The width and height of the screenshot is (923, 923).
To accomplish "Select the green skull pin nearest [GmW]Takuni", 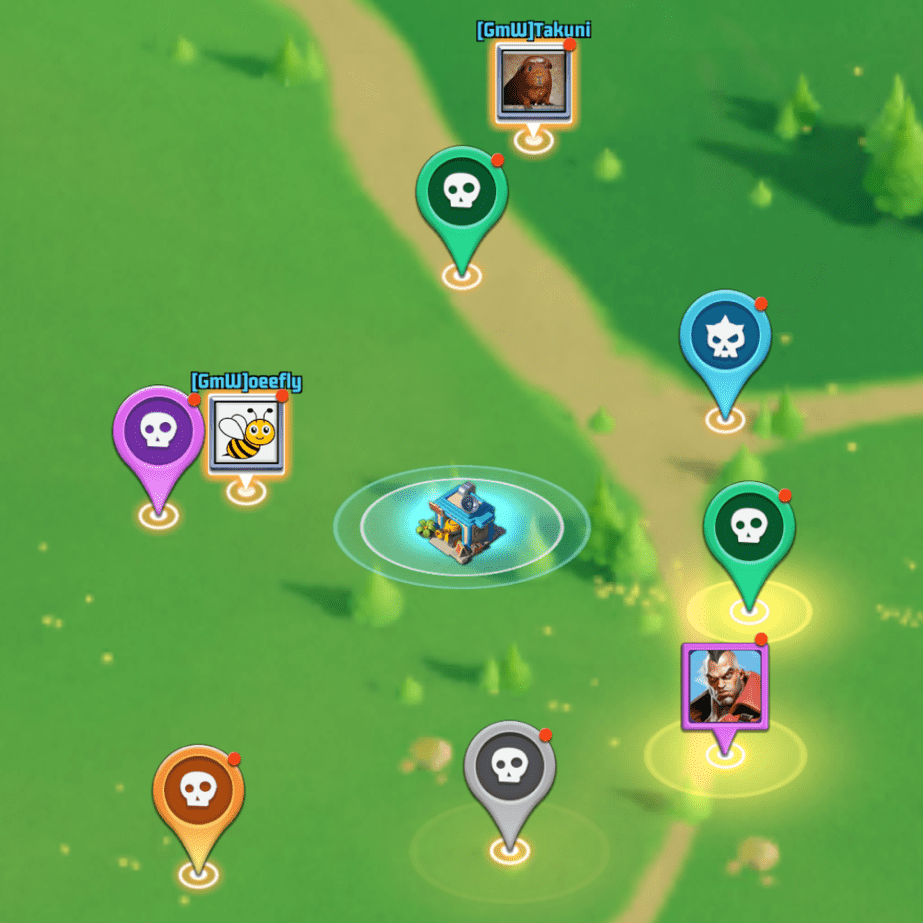I will pyautogui.click(x=461, y=193).
